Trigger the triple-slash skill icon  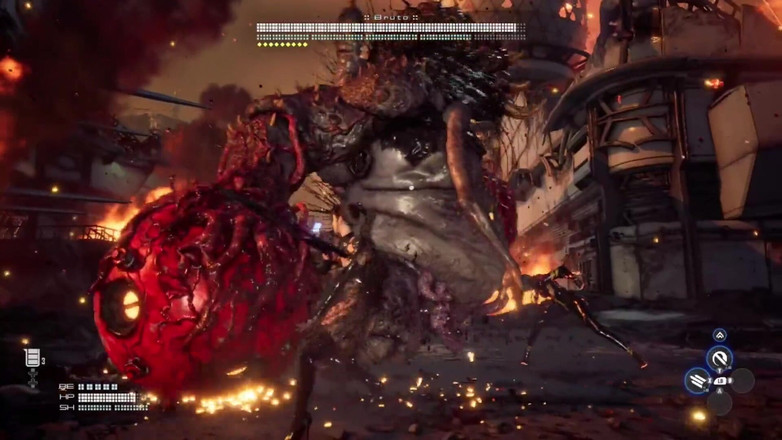697,380
